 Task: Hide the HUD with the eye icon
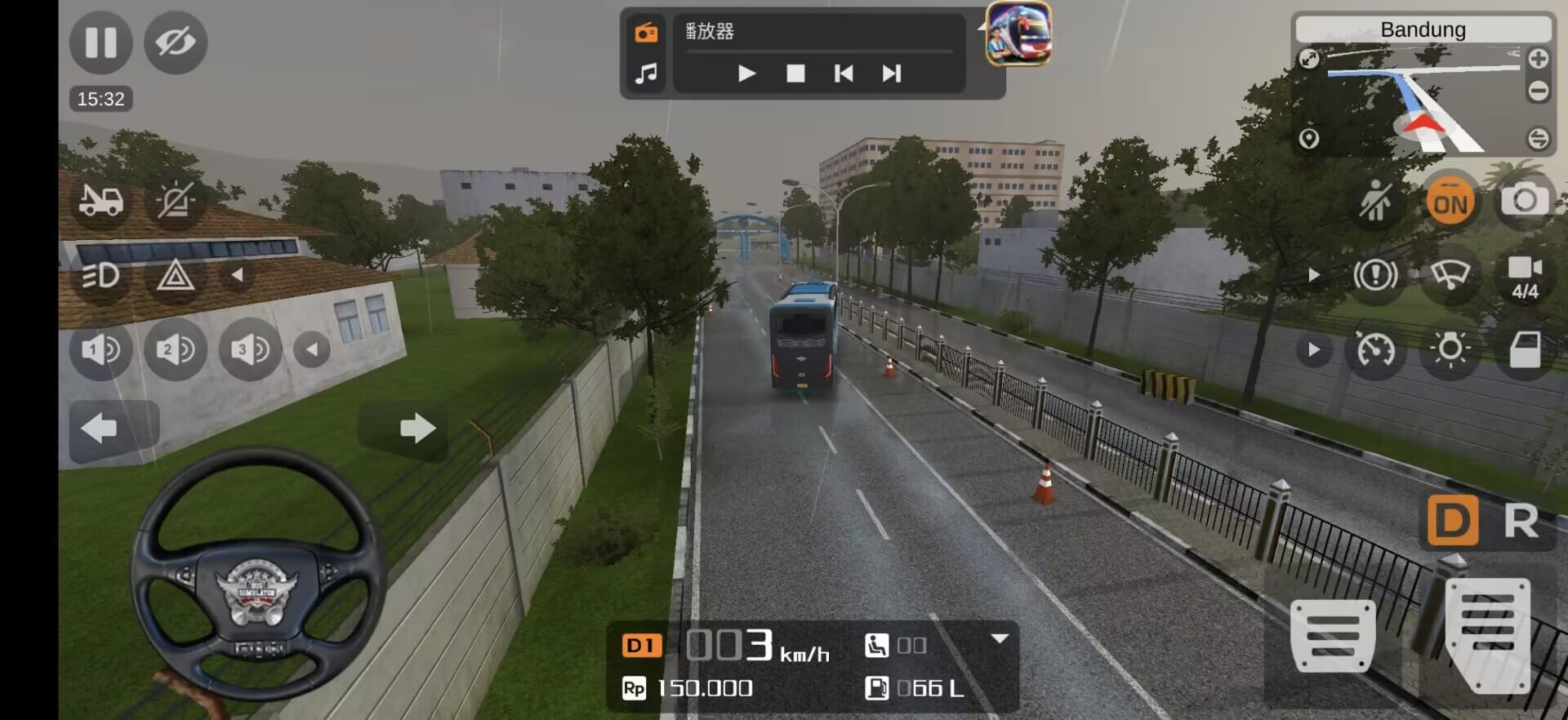click(x=176, y=42)
